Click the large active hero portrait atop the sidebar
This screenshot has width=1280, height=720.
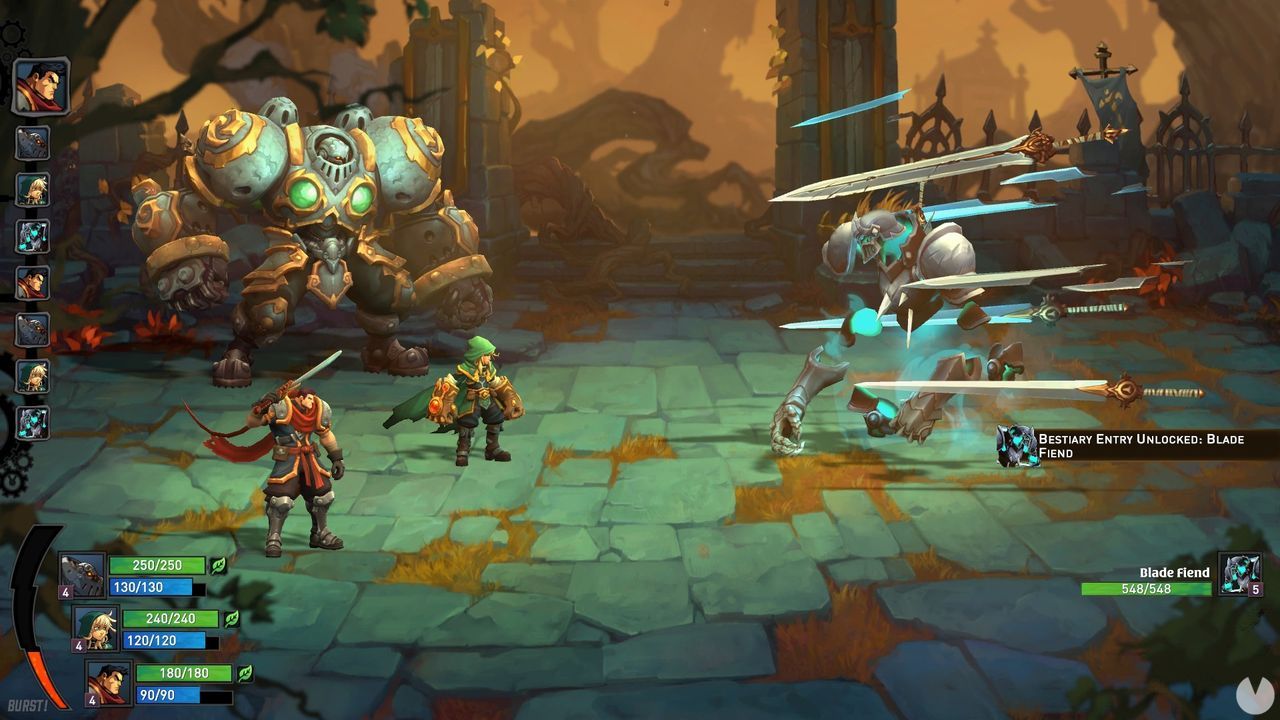(x=42, y=85)
